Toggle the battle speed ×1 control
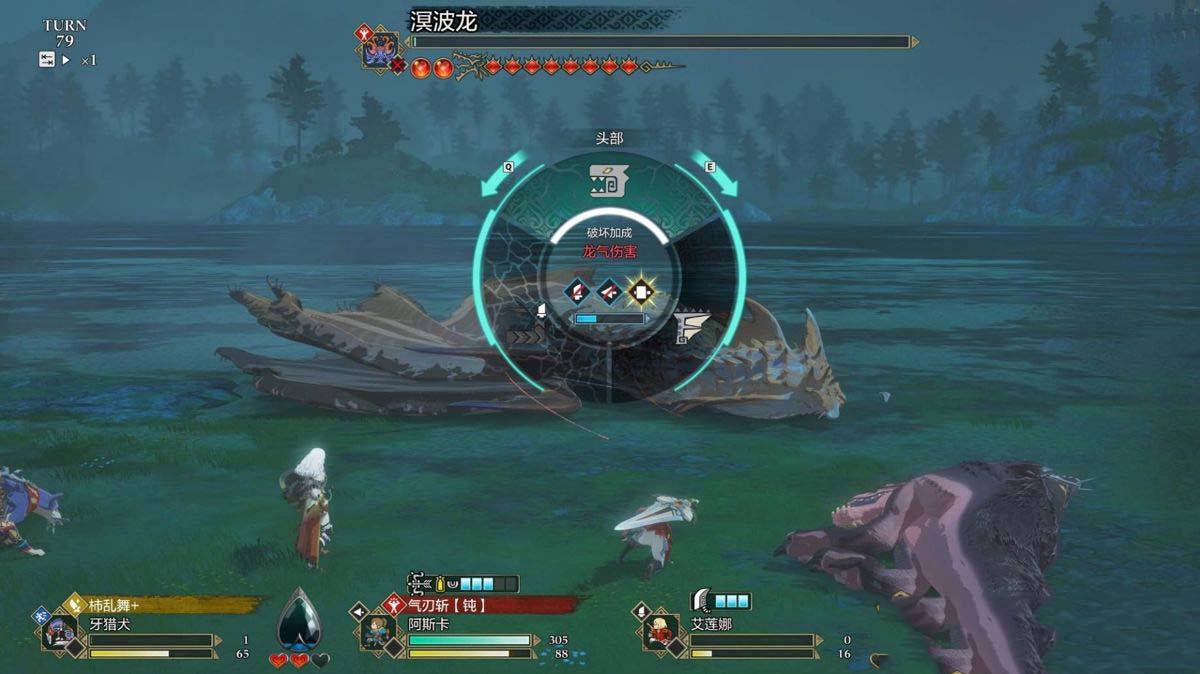Viewport: 1200px width, 674px height. 68,60
